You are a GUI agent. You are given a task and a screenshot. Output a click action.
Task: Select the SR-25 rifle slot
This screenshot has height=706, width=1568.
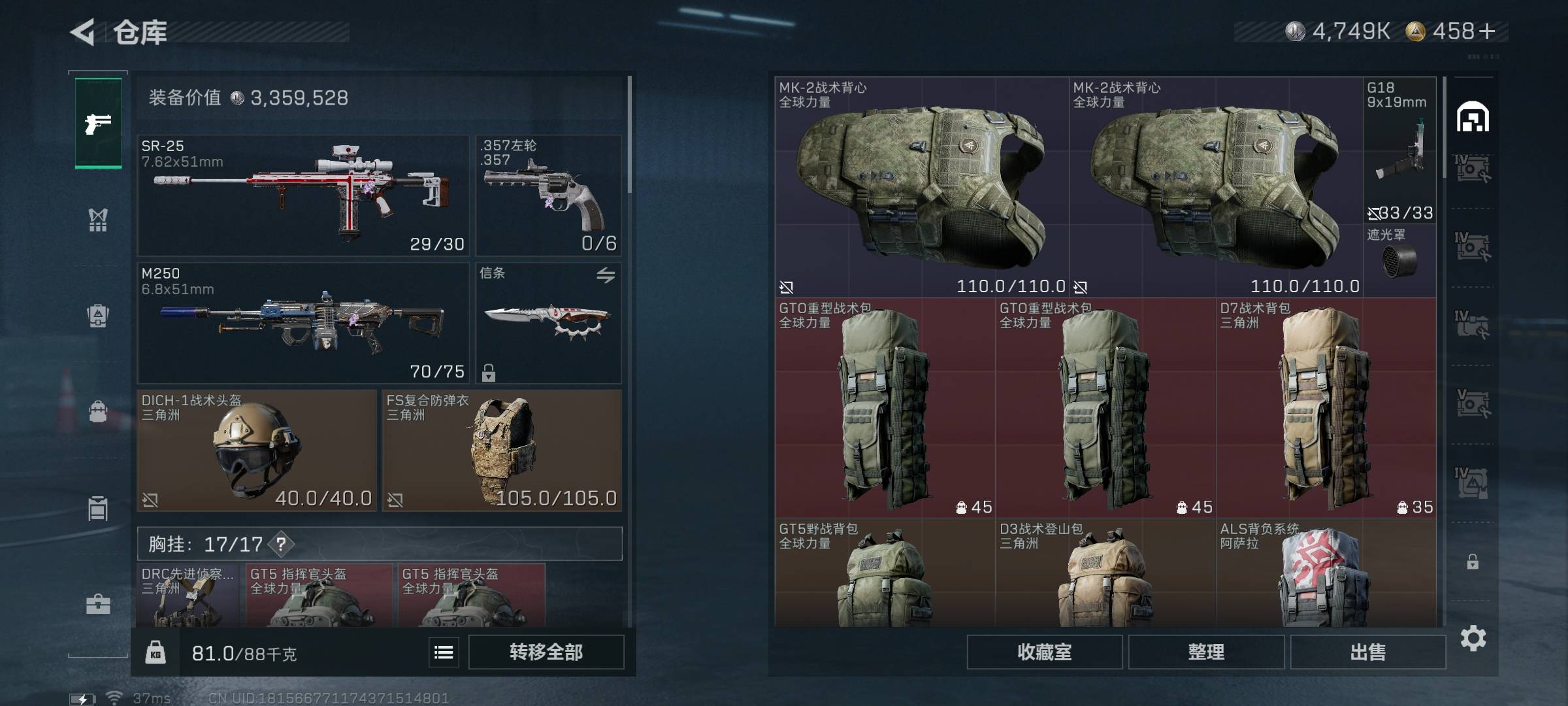click(303, 195)
